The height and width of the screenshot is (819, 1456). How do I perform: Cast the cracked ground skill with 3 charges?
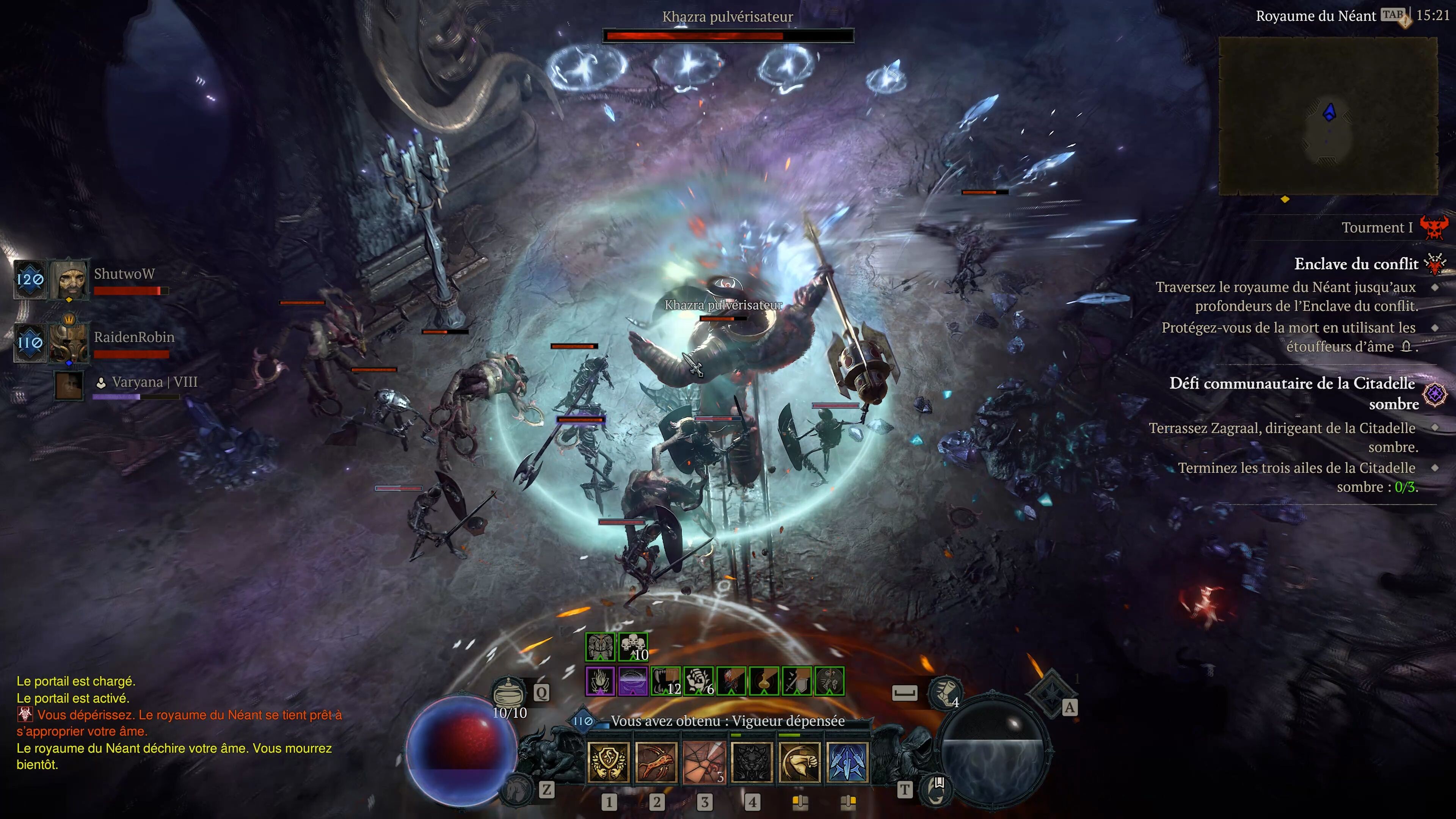(x=704, y=763)
